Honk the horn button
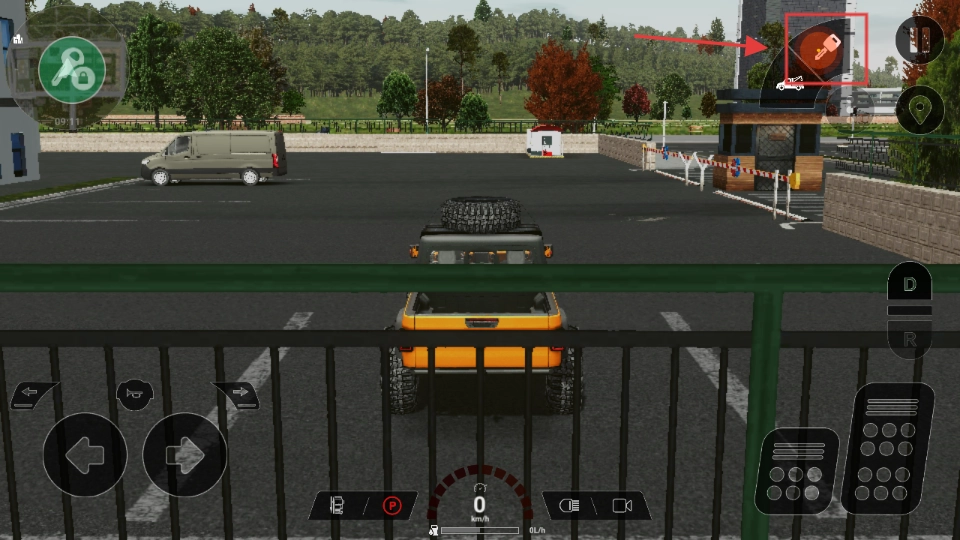Image resolution: width=960 pixels, height=540 pixels. 135,392
